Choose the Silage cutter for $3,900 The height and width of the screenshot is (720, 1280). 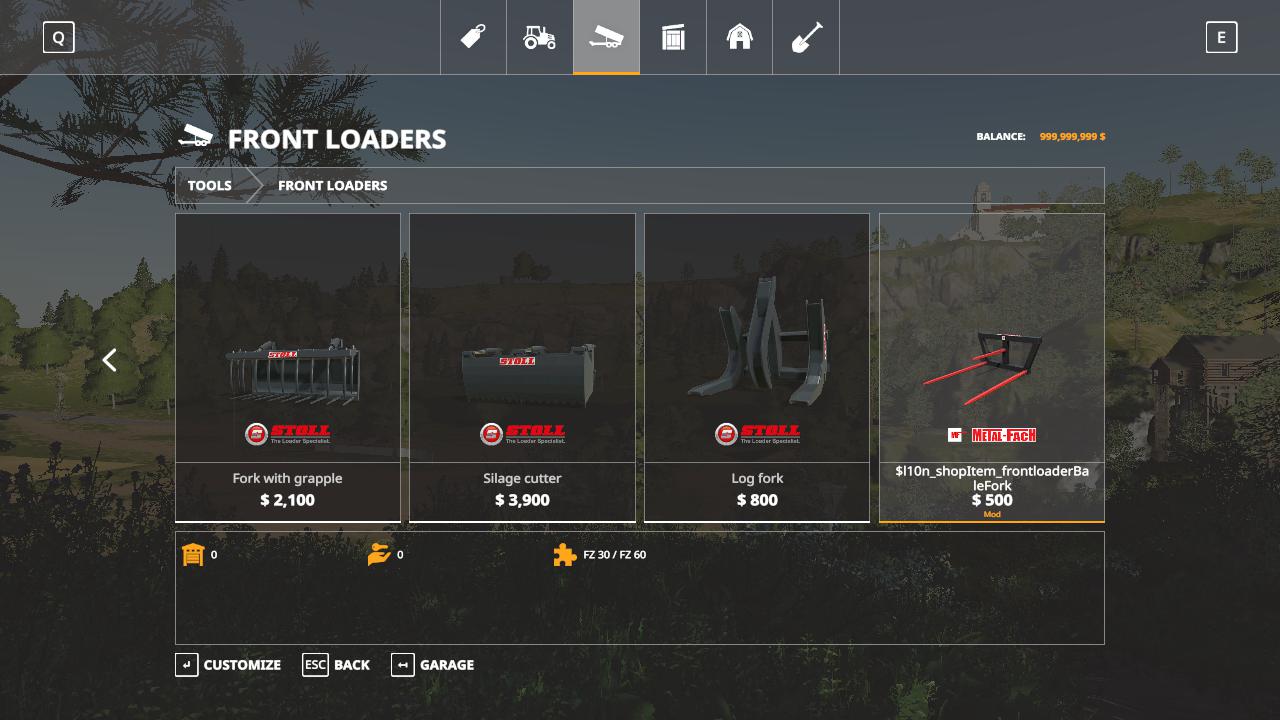point(522,367)
